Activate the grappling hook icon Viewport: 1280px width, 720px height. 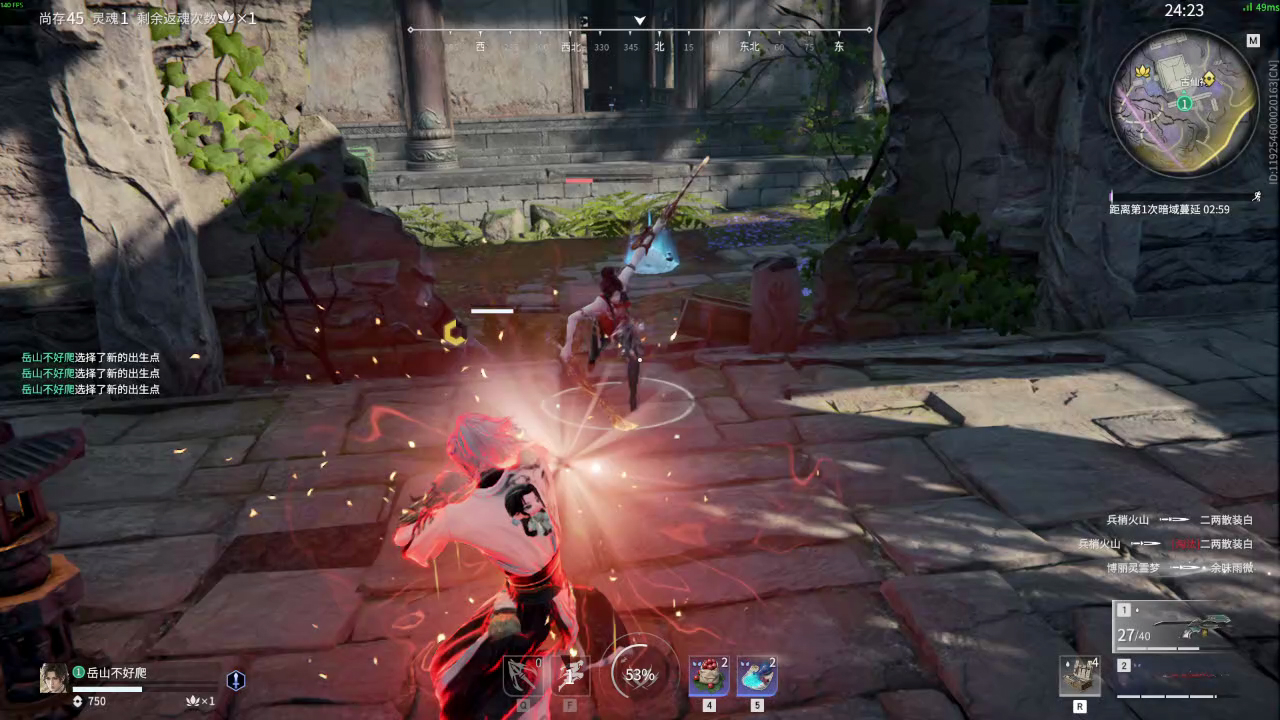point(523,676)
